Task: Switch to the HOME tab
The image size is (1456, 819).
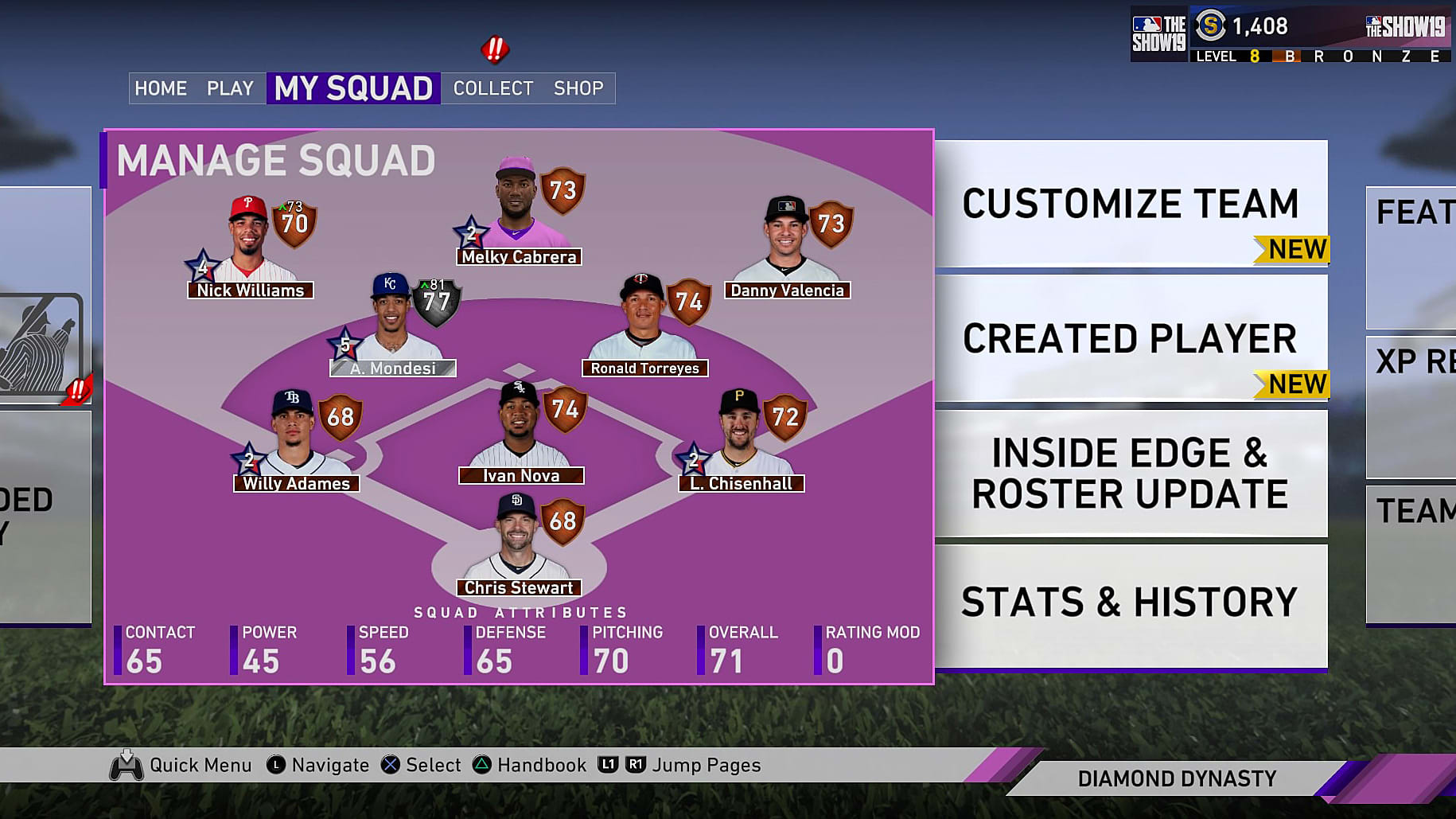Action: [161, 88]
